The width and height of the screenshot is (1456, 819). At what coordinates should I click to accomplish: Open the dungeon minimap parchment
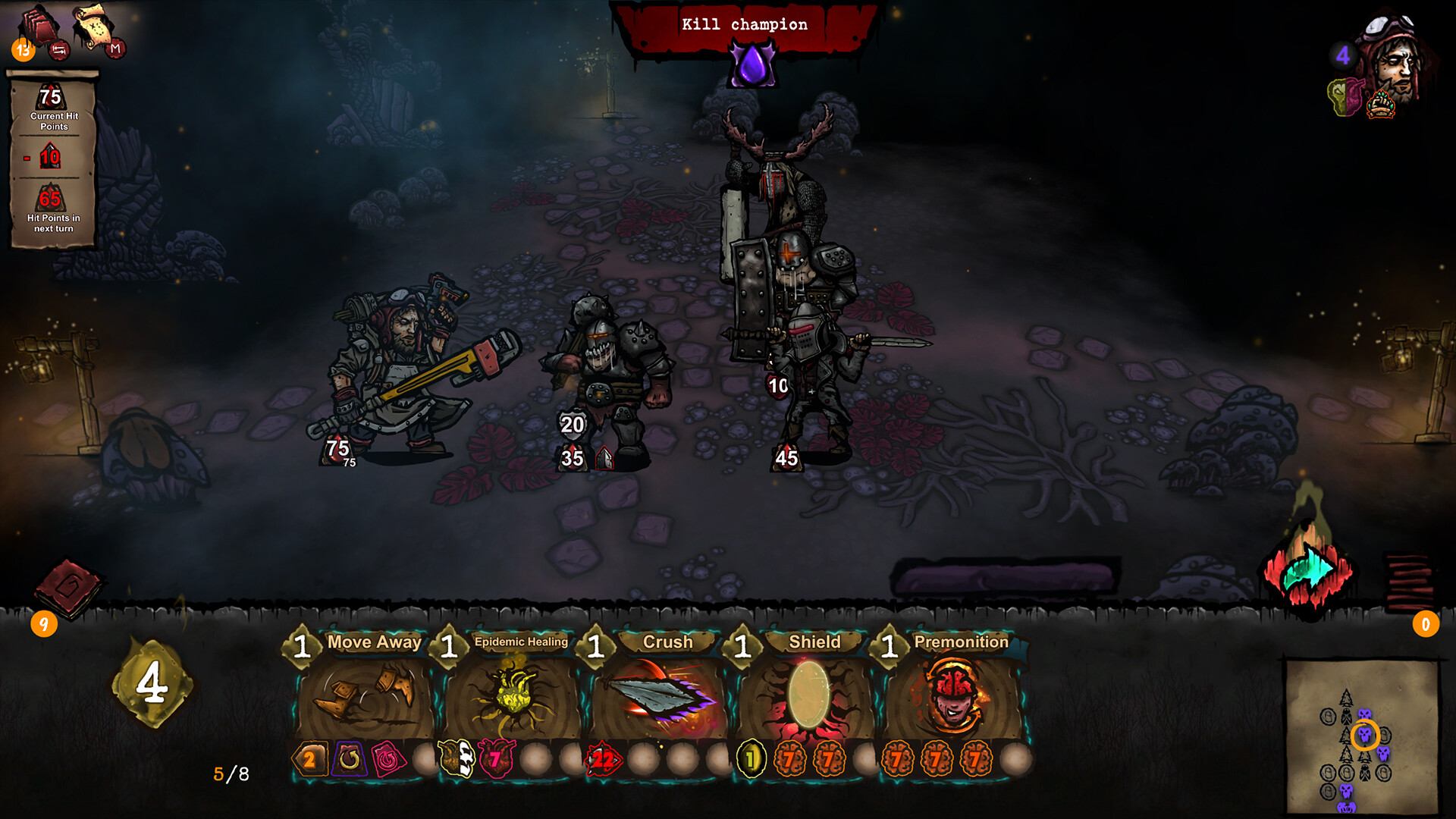[1362, 736]
